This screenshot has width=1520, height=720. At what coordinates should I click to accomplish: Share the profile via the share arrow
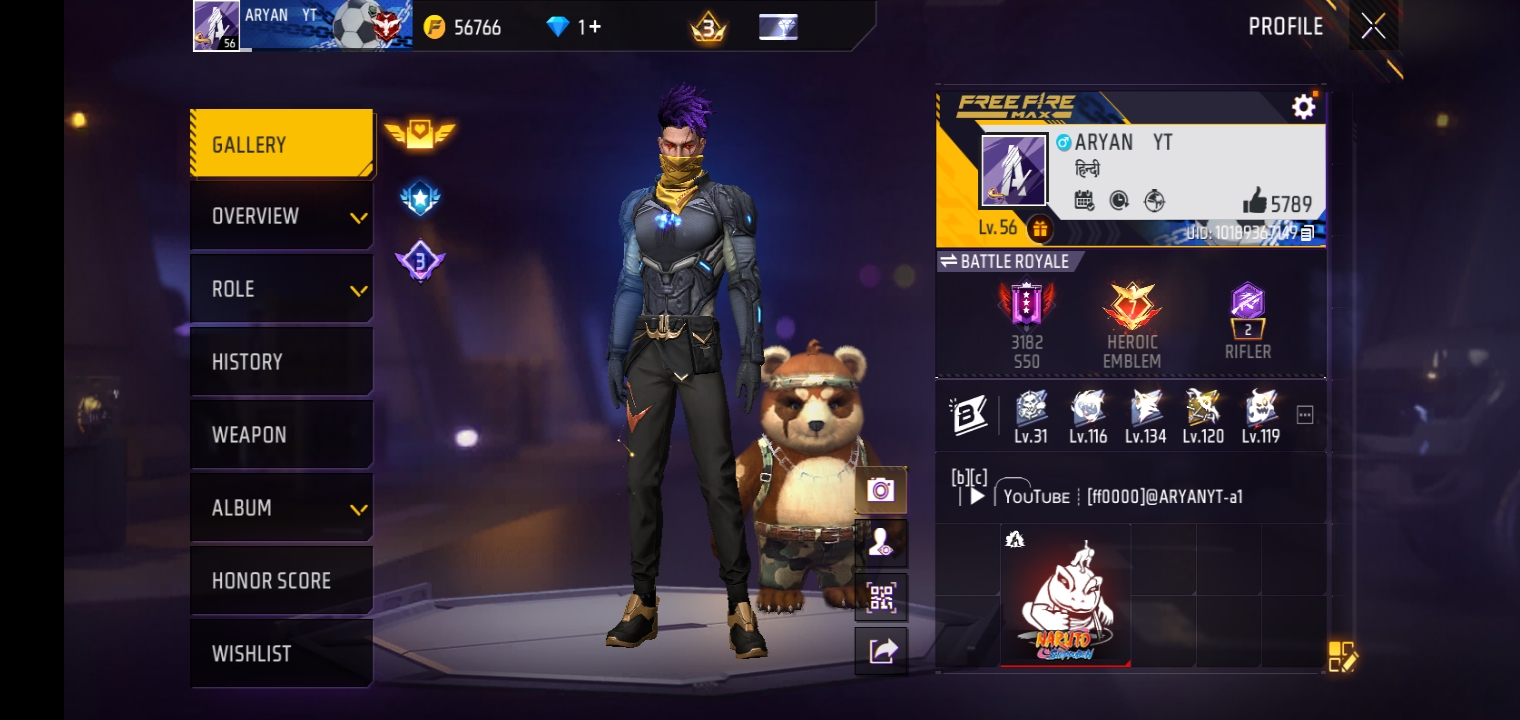(x=881, y=650)
